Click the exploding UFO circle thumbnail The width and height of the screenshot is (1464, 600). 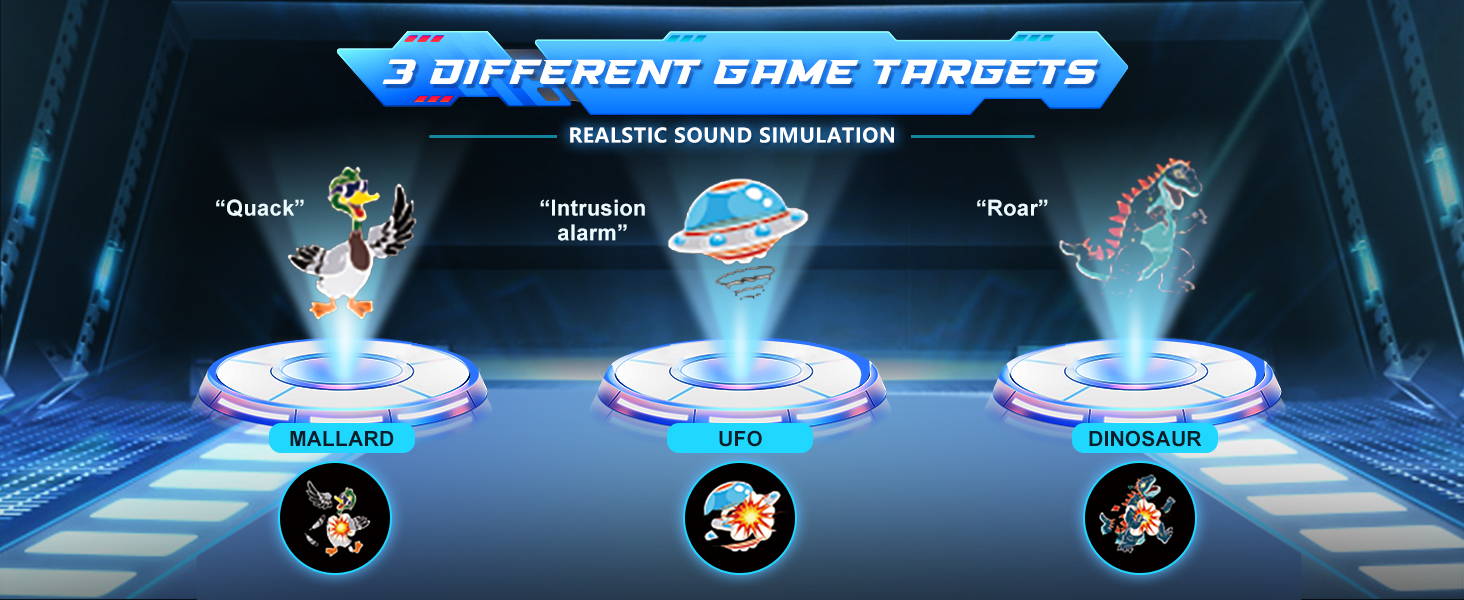tap(739, 518)
